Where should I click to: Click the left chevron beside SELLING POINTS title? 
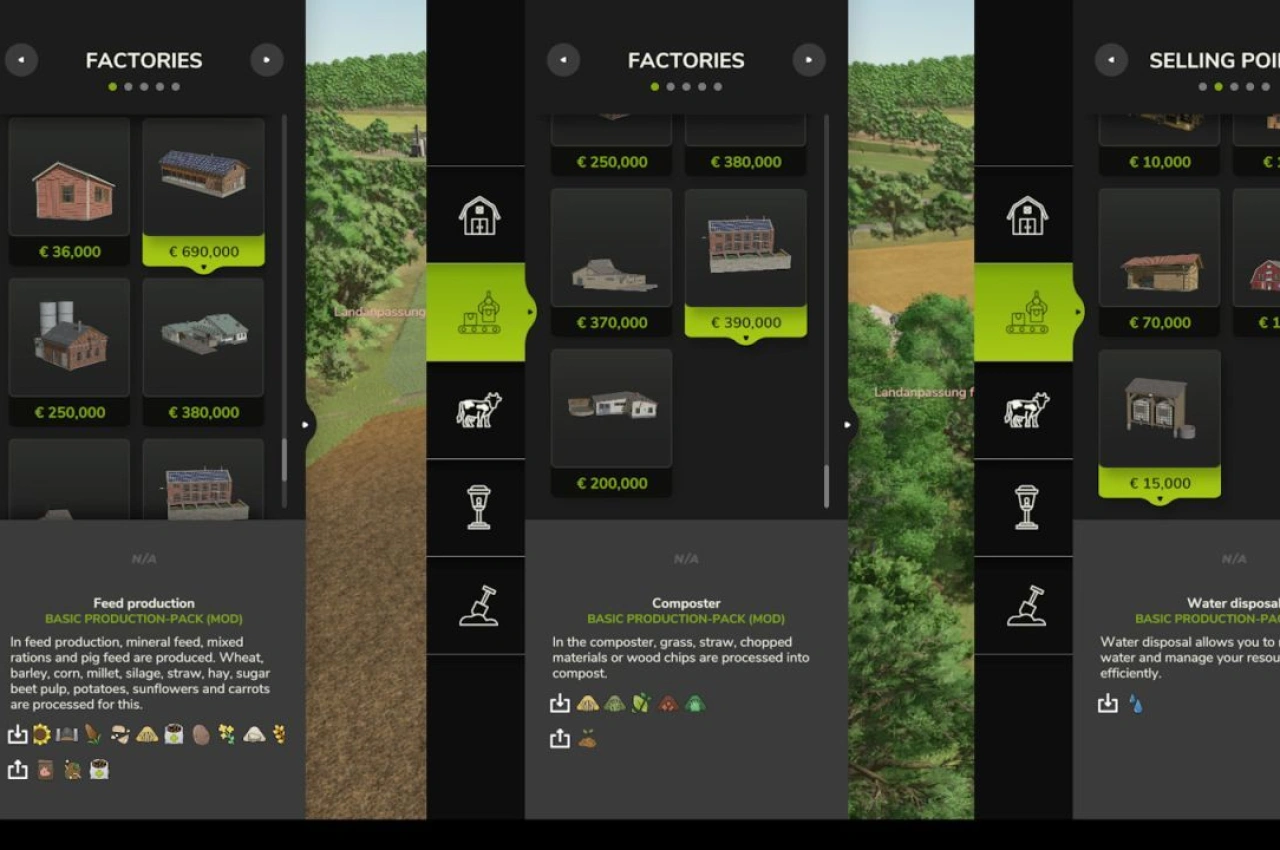[1110, 60]
